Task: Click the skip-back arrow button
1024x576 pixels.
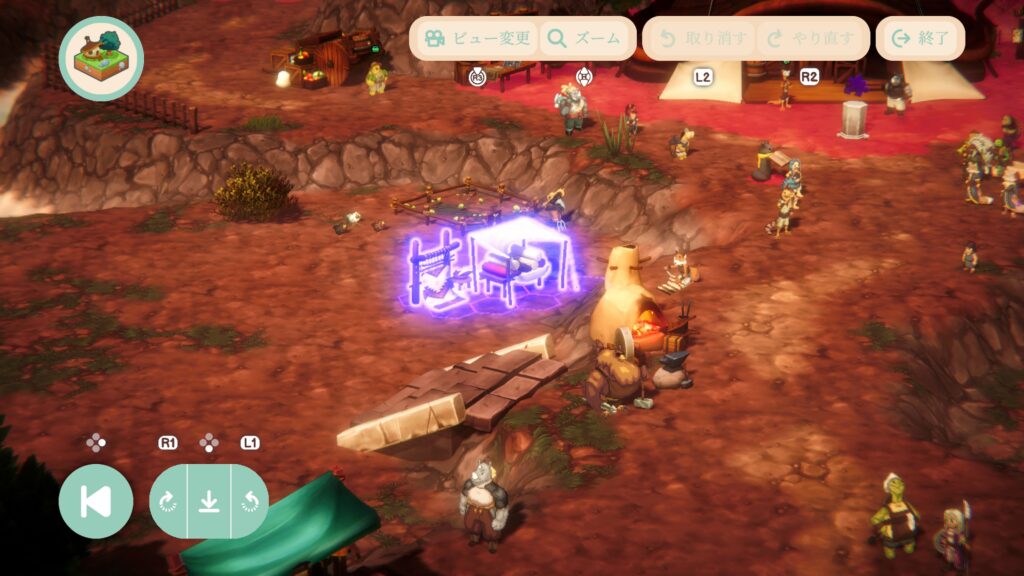Action: tap(96, 501)
